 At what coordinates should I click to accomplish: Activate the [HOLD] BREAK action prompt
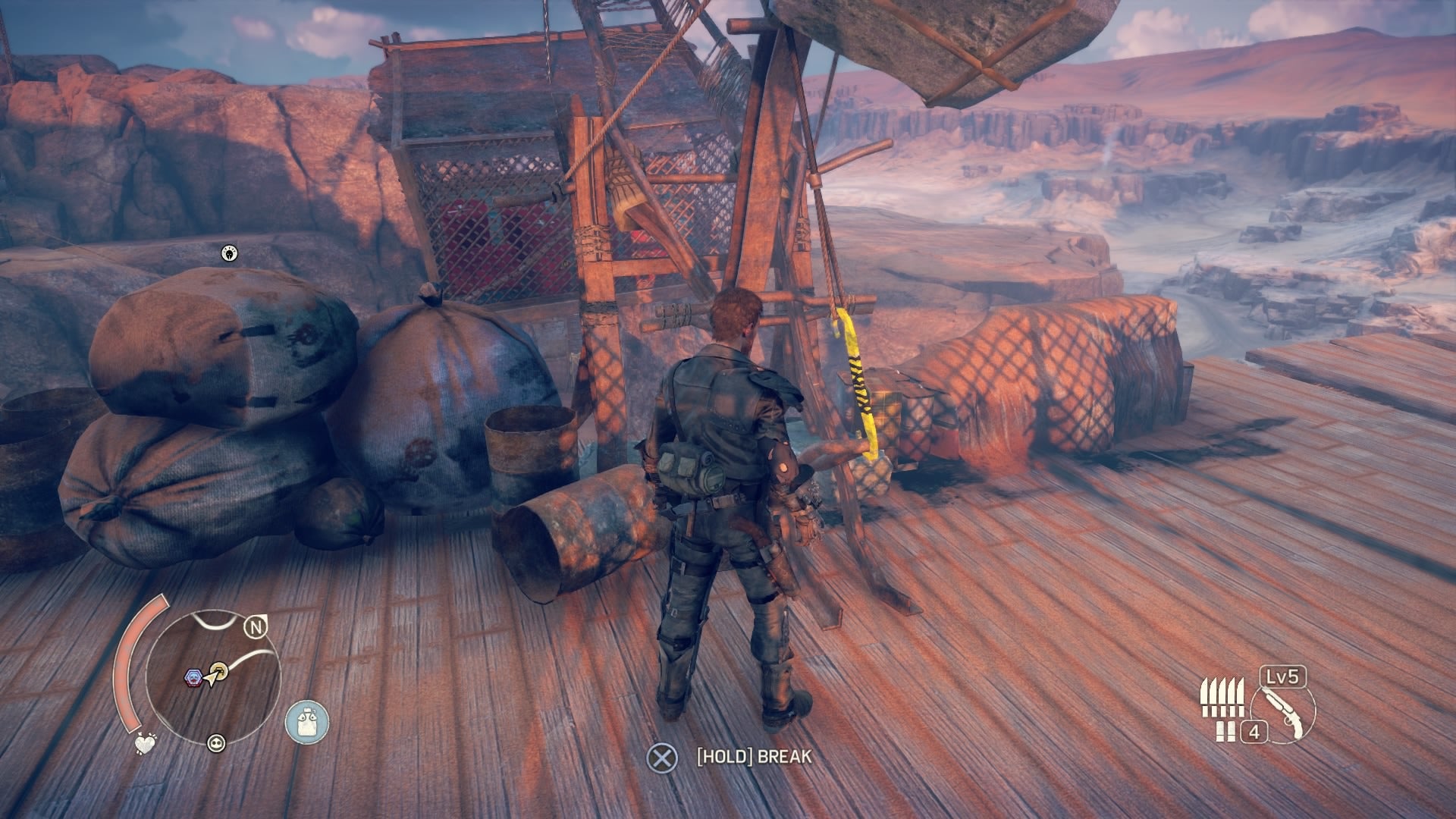click(x=751, y=755)
